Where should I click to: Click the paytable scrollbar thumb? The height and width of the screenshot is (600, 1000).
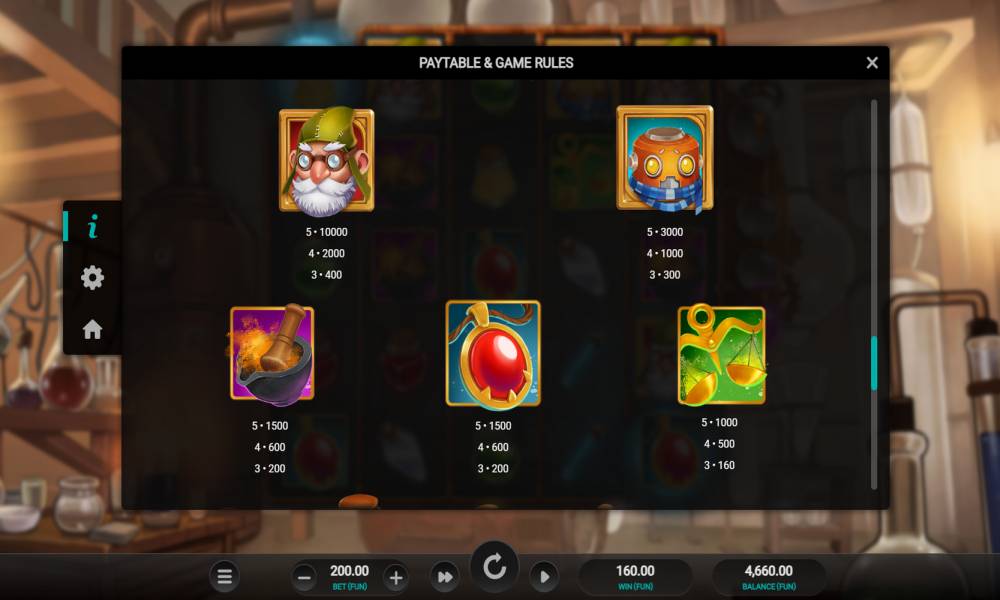(874, 363)
